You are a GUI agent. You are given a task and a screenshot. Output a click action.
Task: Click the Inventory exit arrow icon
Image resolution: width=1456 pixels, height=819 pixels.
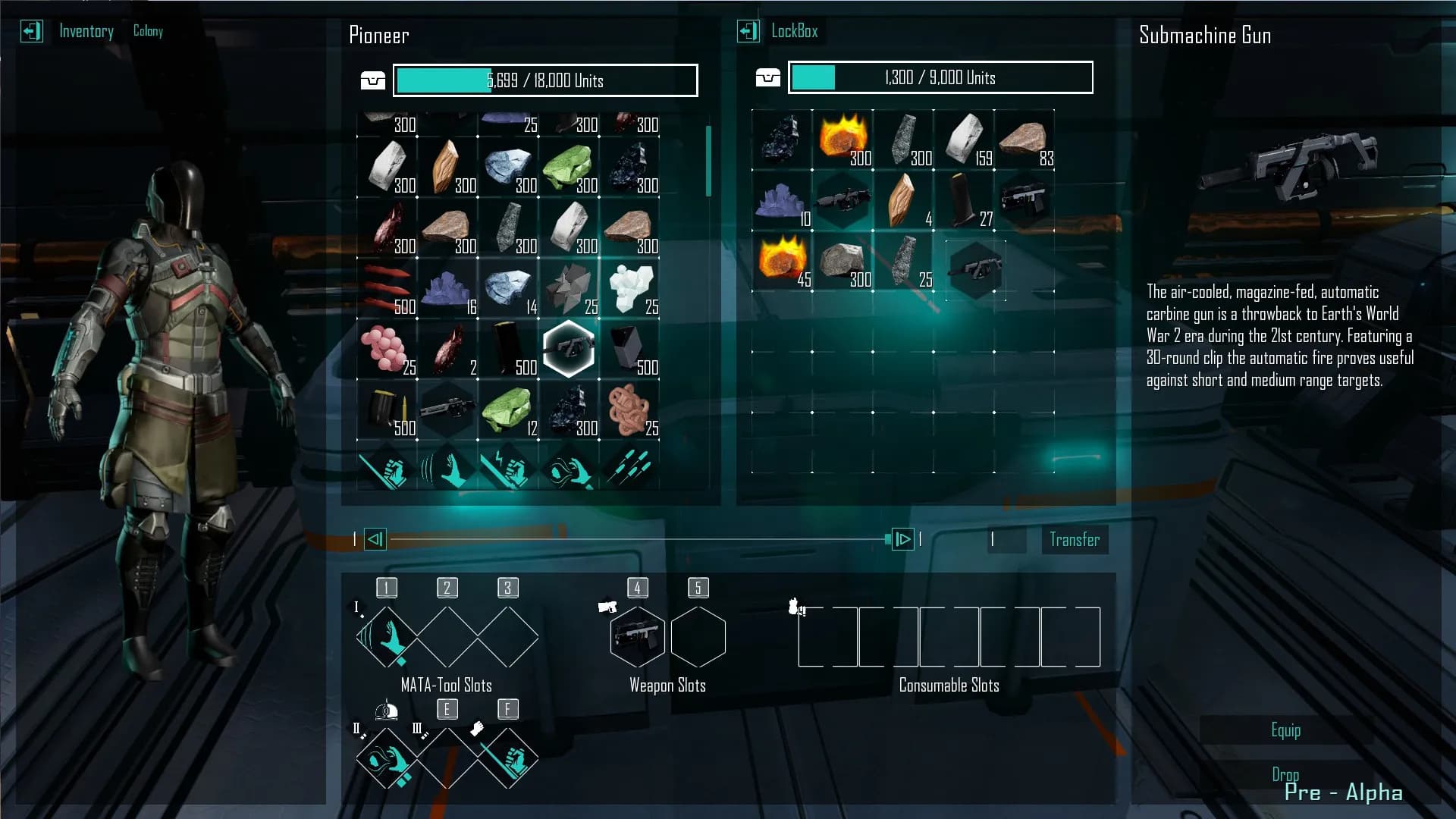pos(31,31)
